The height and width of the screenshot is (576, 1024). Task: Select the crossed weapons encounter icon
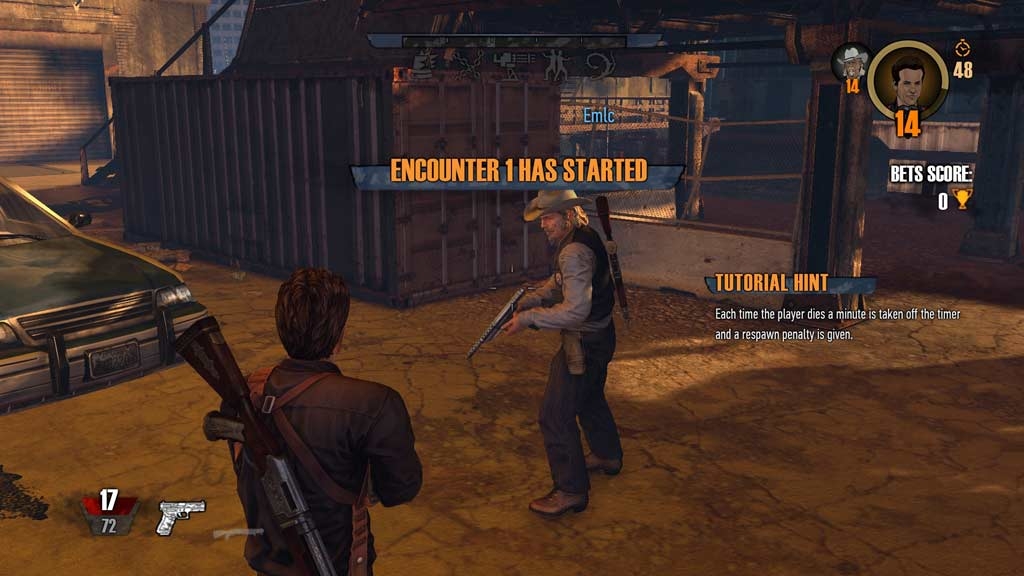[x=468, y=66]
